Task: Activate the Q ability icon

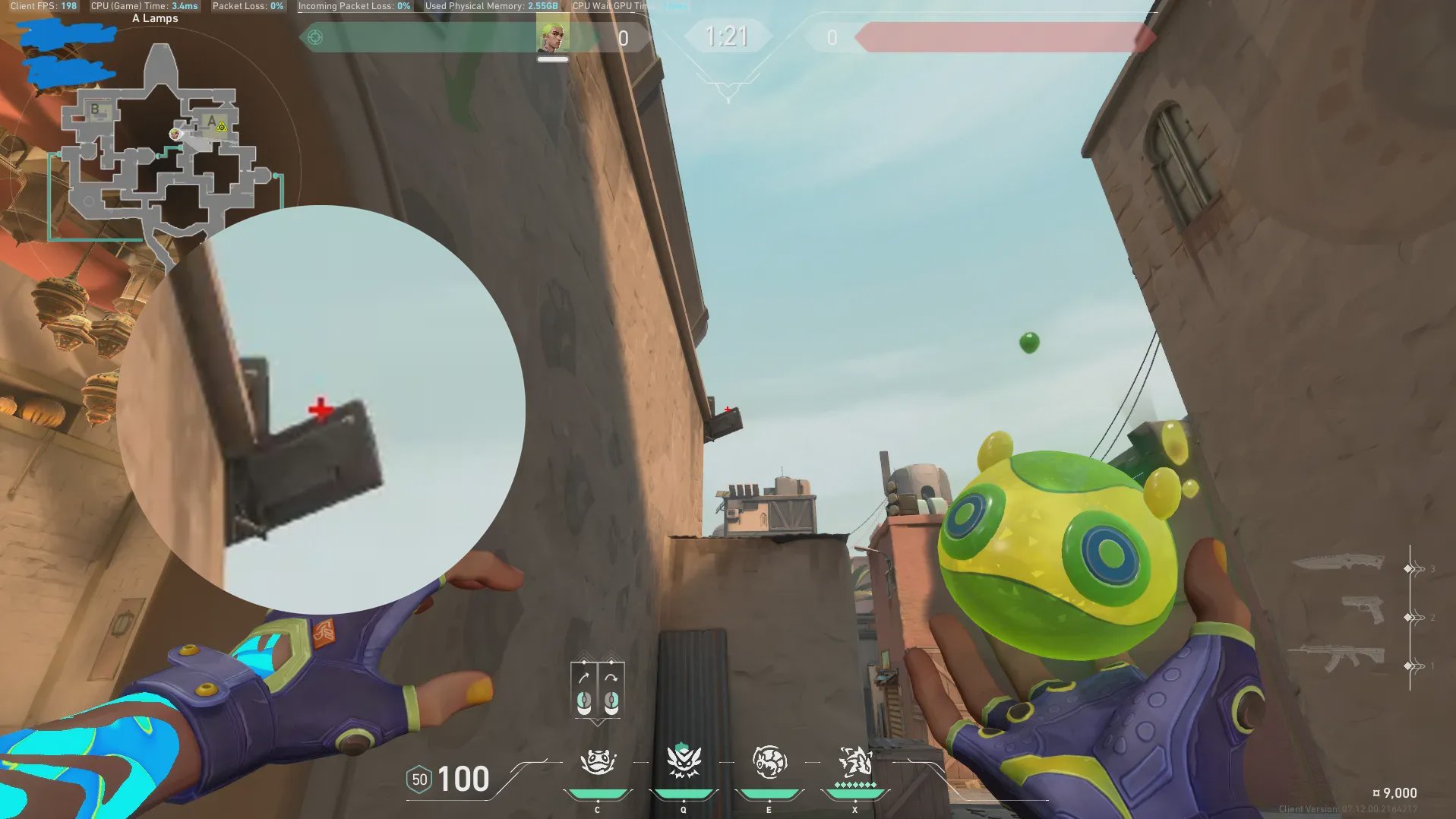Action: [x=683, y=762]
